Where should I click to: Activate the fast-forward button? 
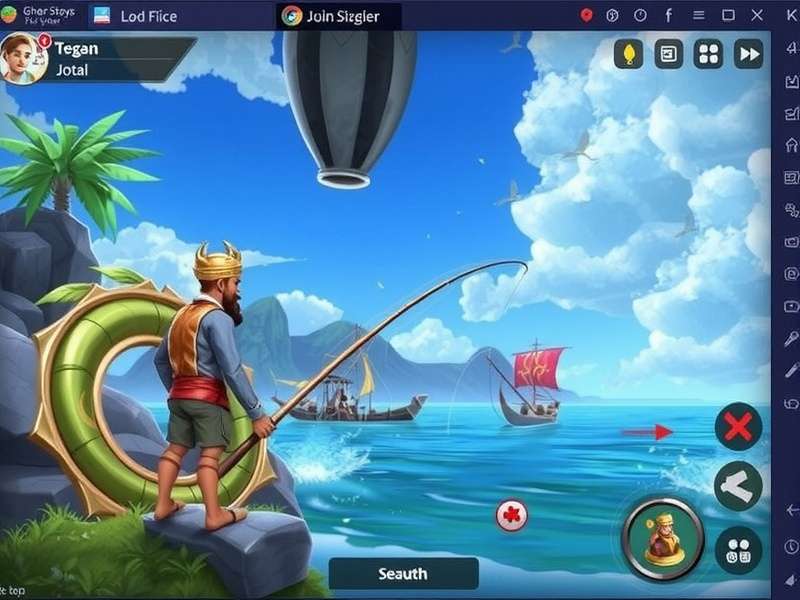pyautogui.click(x=748, y=54)
